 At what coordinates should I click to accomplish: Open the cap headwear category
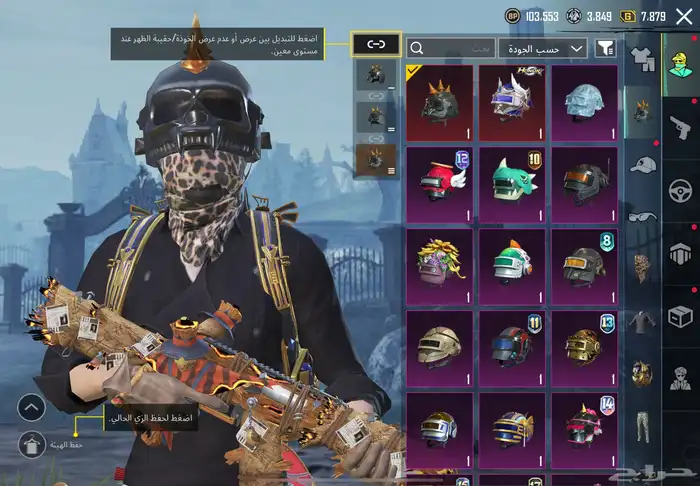tap(642, 164)
